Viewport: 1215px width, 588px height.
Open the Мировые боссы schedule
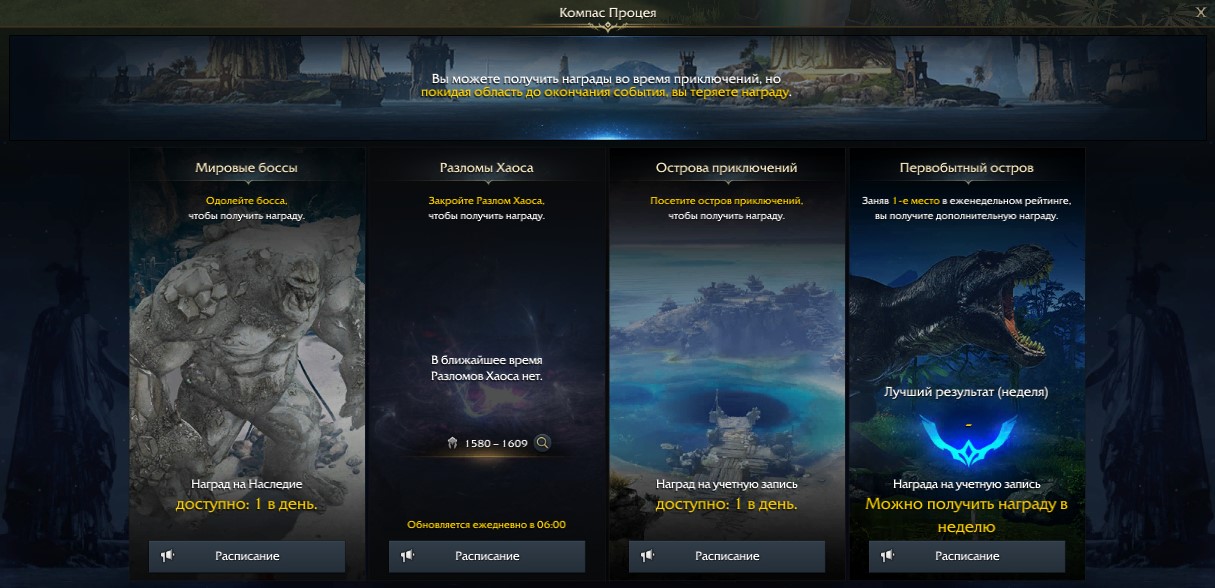coord(247,556)
